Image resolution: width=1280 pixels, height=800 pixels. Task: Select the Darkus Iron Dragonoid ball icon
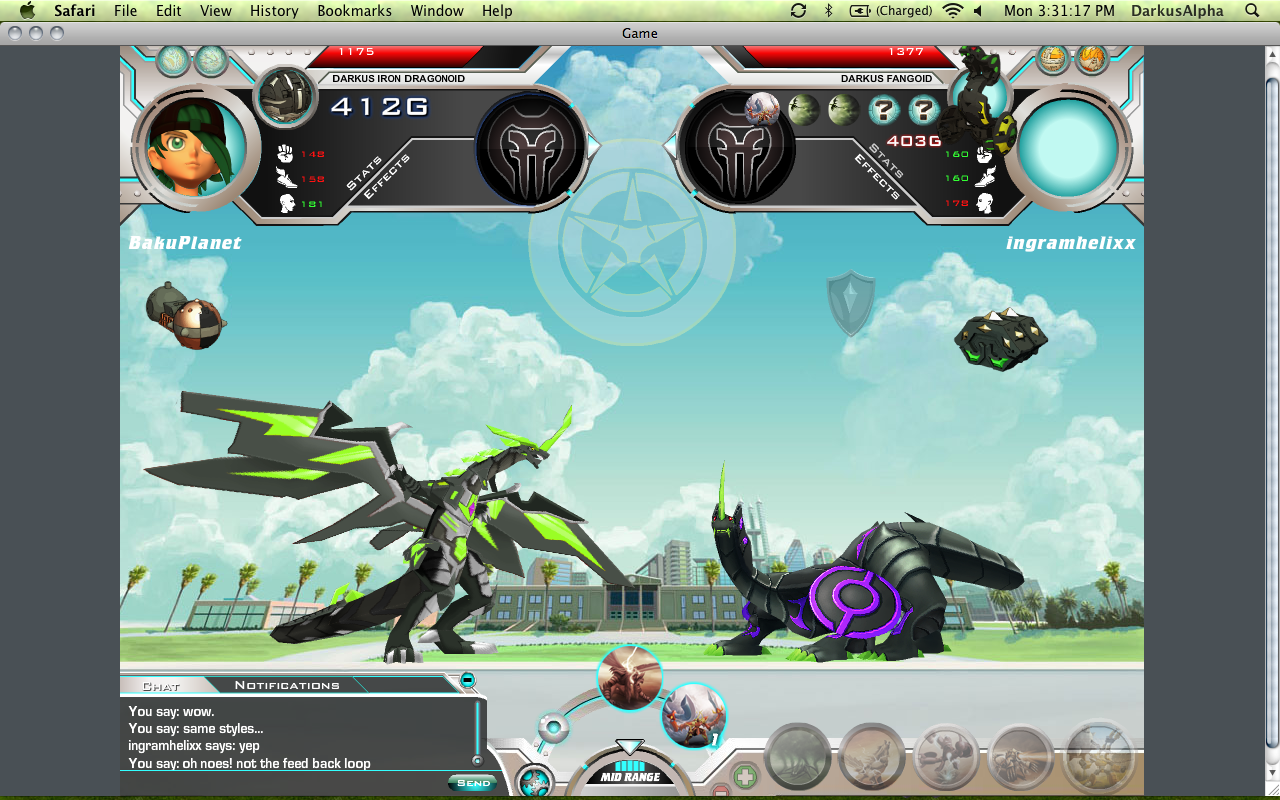pyautogui.click(x=286, y=96)
